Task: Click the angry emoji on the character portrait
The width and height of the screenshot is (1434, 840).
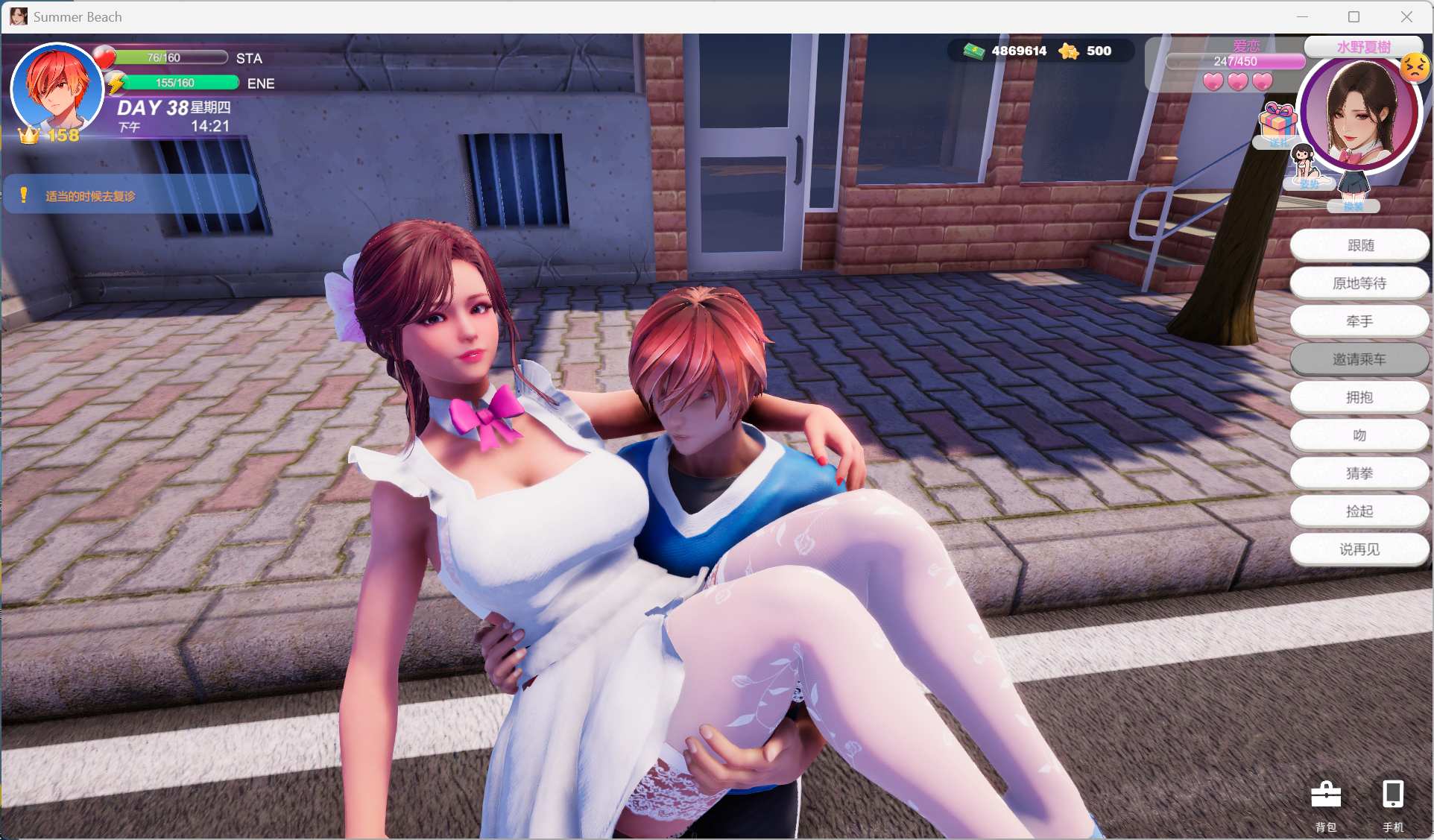Action: (1415, 69)
